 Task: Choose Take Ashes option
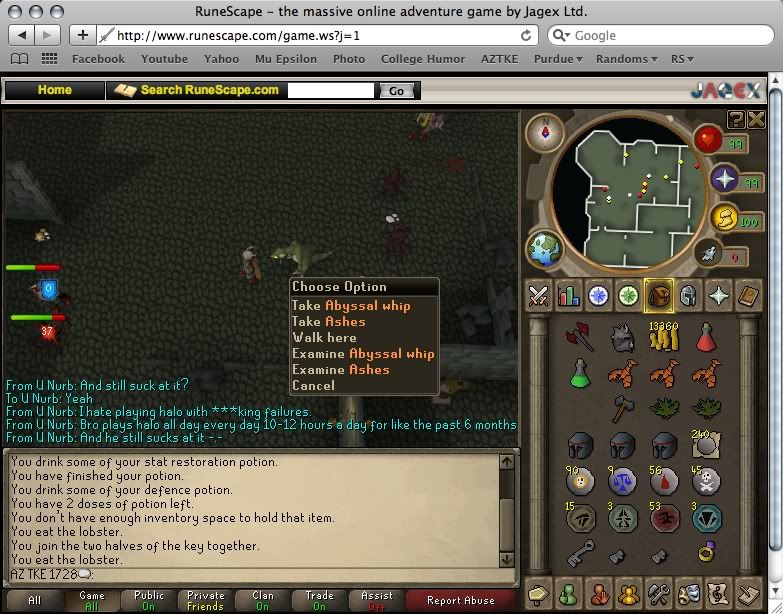(x=329, y=322)
